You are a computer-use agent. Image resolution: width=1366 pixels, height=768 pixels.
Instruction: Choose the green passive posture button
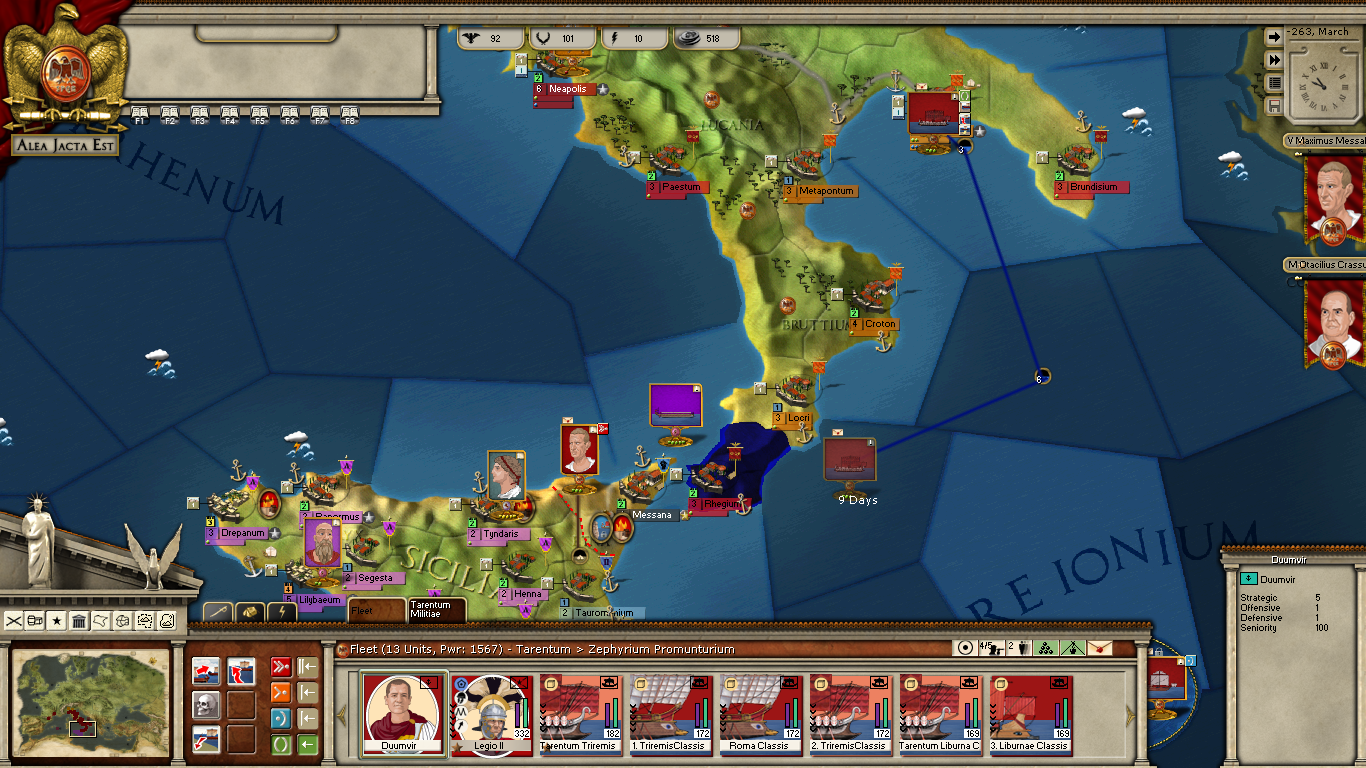(x=281, y=744)
